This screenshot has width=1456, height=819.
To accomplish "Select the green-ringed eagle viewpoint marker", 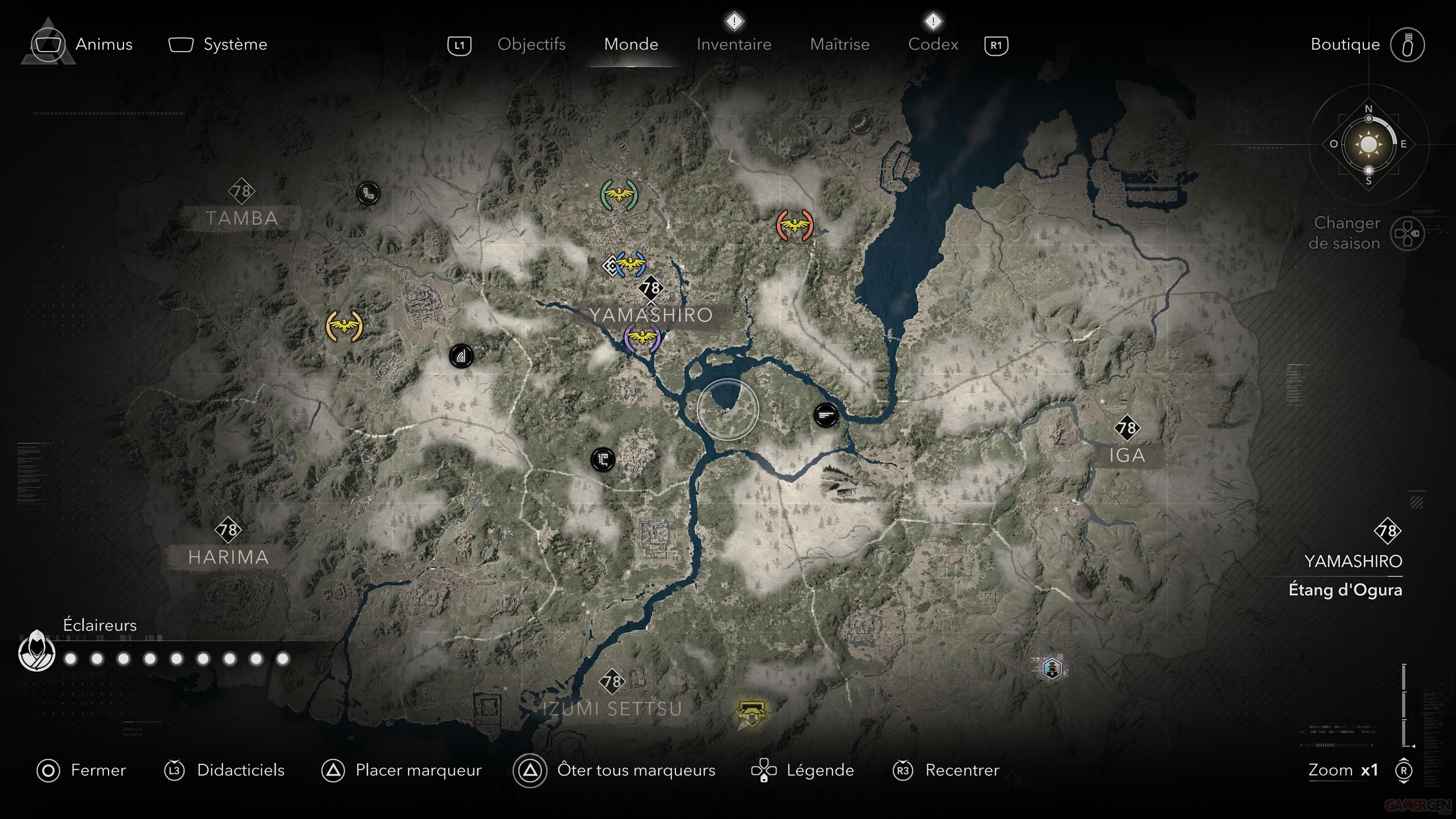I will pos(620,195).
